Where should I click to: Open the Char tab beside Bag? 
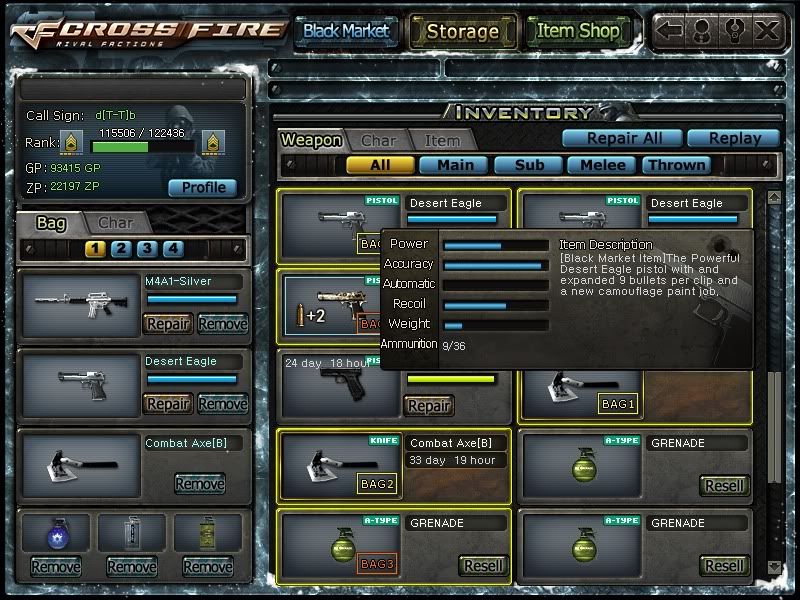click(116, 223)
